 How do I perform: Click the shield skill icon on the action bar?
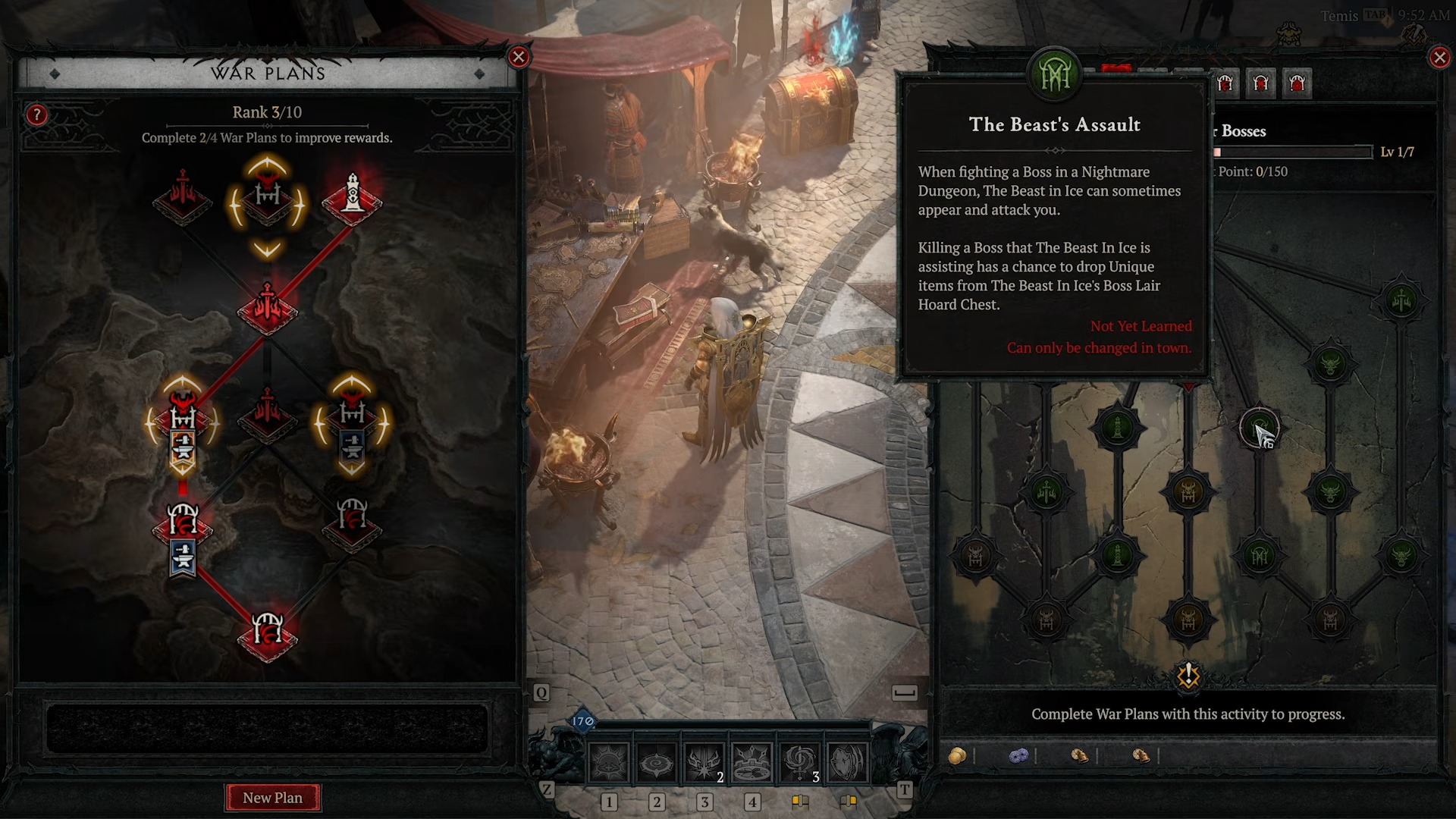pyautogui.click(x=848, y=761)
